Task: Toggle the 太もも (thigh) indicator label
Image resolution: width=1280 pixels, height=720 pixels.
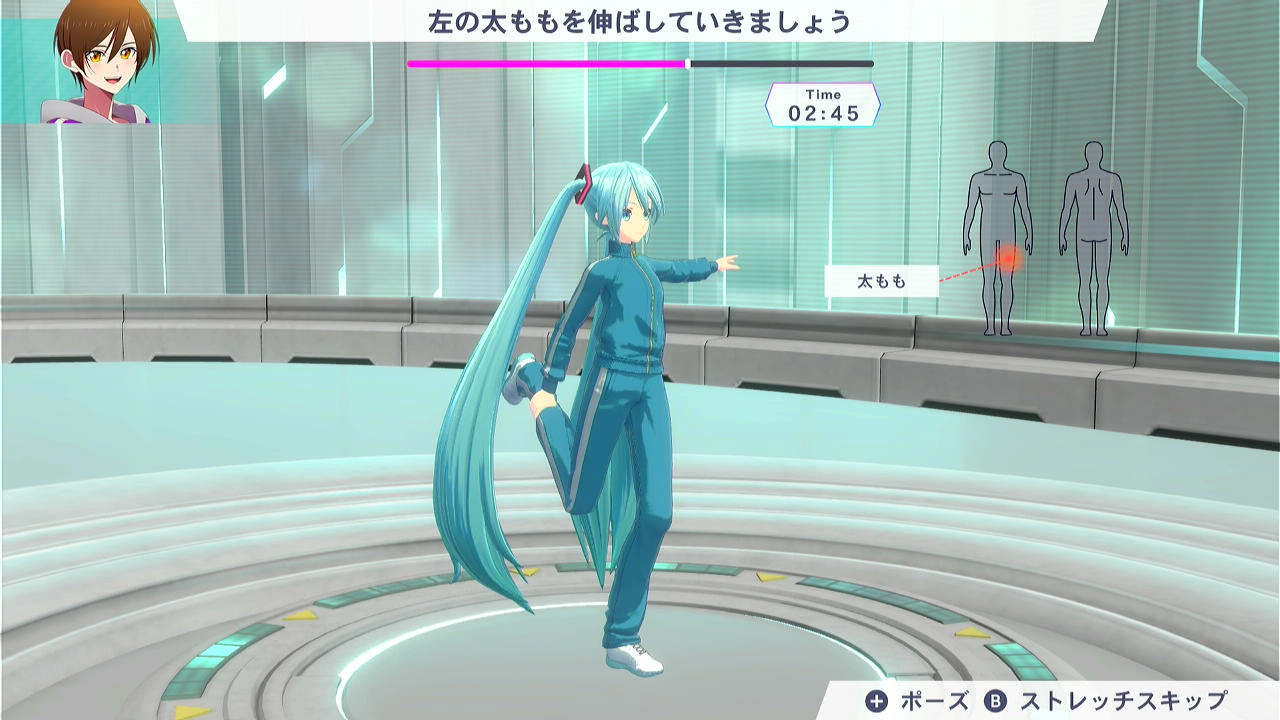Action: tap(882, 281)
